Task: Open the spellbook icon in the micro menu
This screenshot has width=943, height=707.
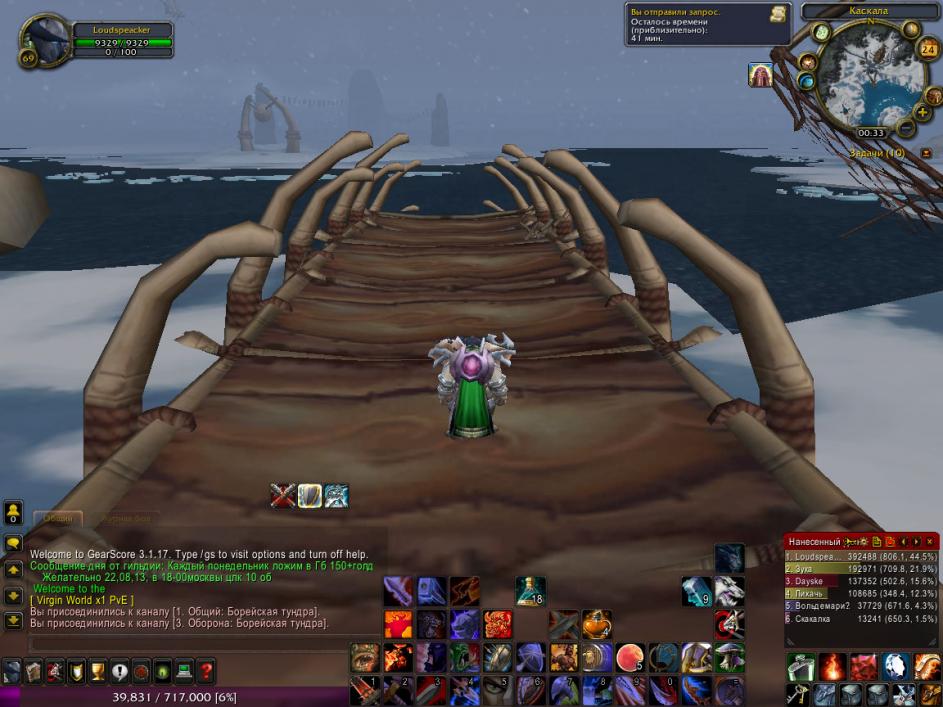Action: point(33,671)
